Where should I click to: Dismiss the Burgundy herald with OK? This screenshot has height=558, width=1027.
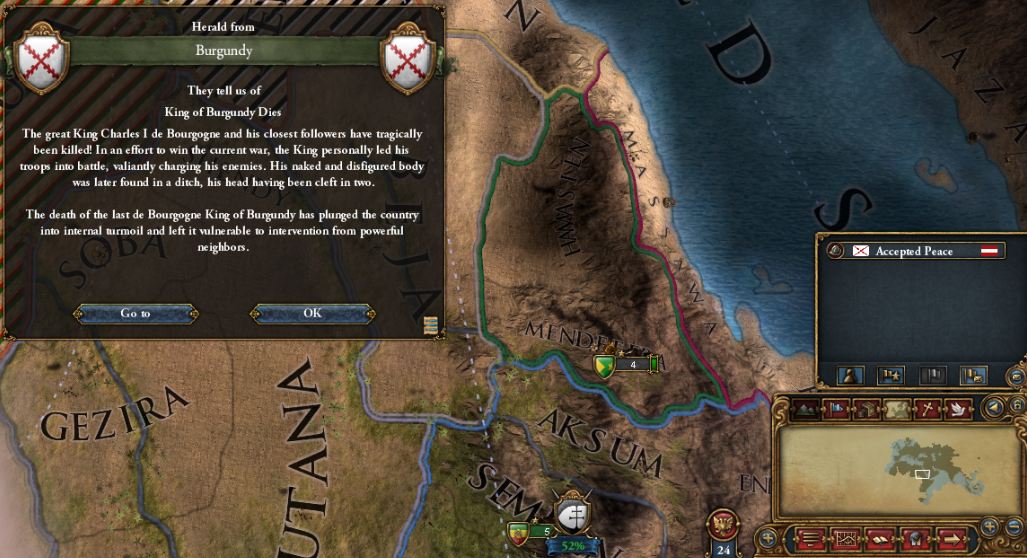coord(313,313)
